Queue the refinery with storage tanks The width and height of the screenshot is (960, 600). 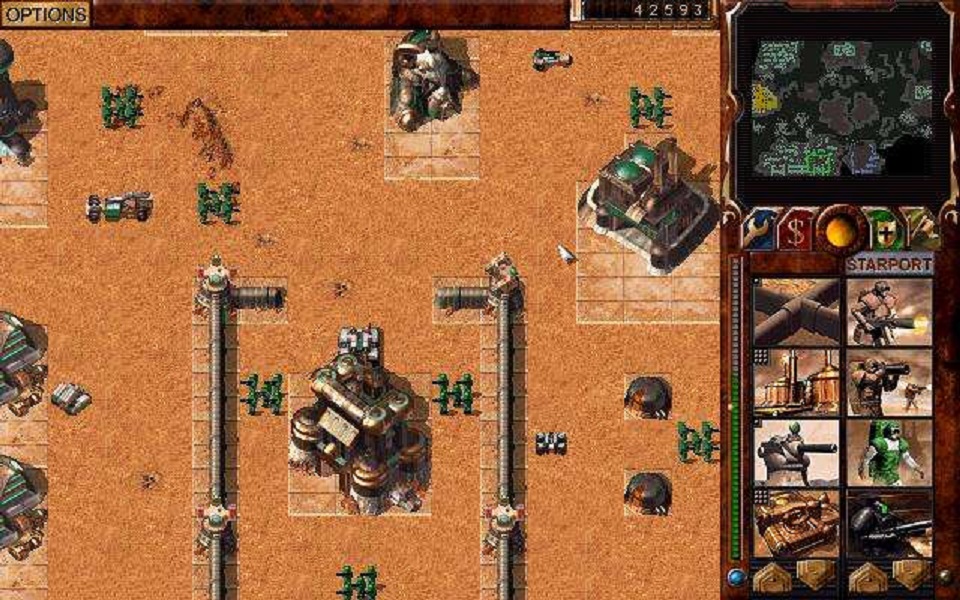796,381
